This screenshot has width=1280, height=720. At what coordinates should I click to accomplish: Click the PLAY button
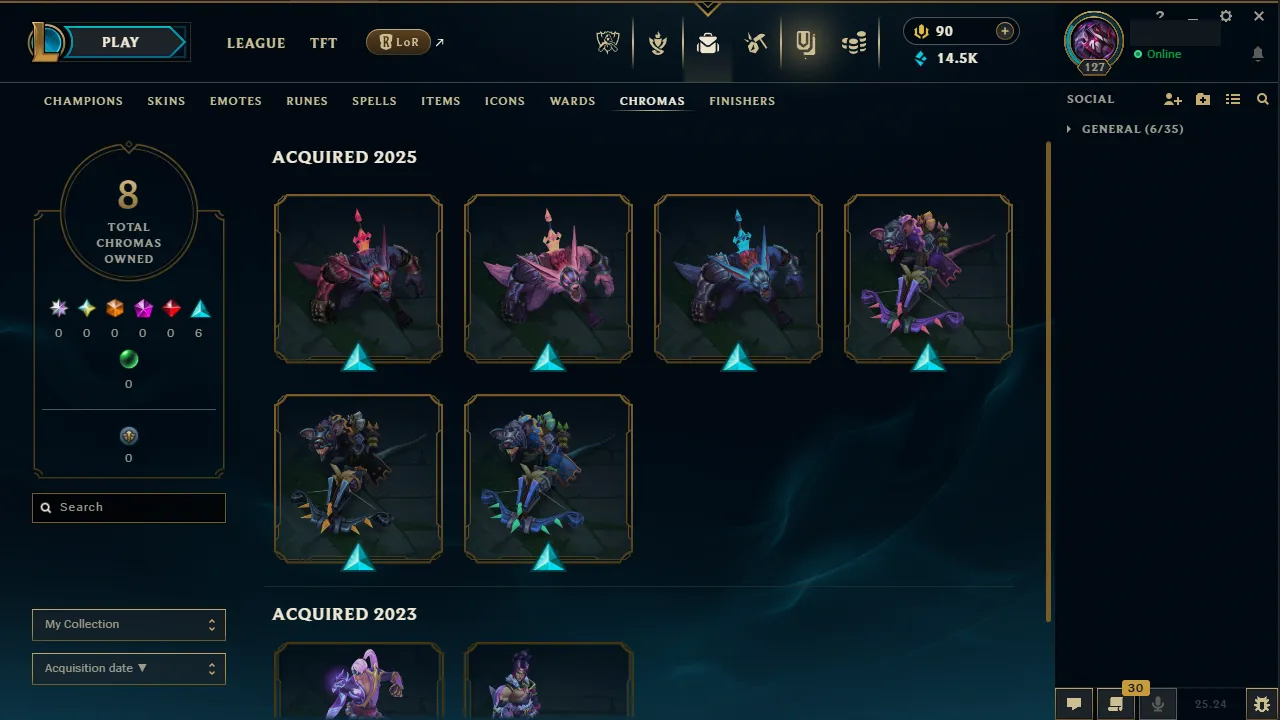119,42
